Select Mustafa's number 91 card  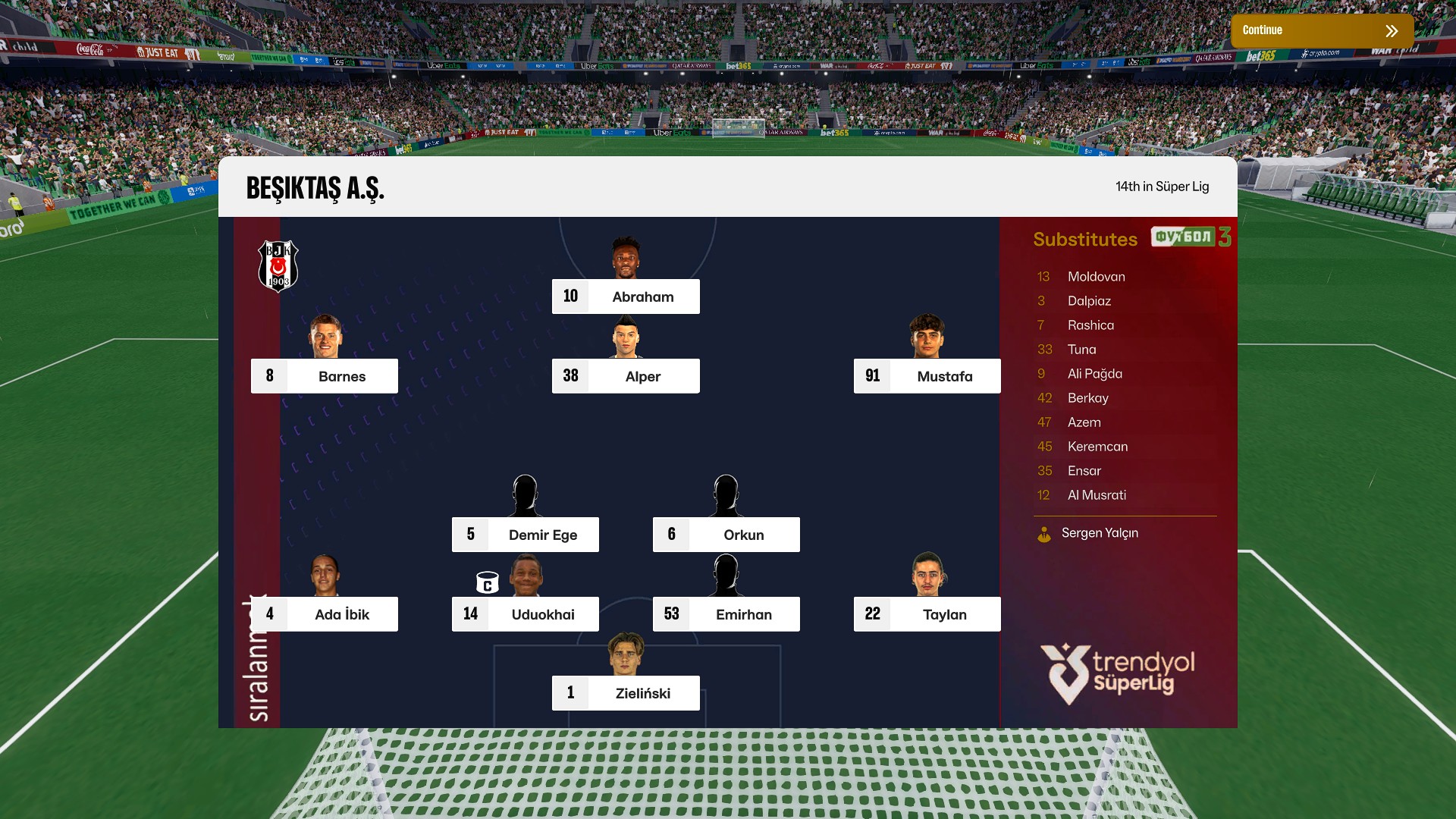[x=927, y=376]
